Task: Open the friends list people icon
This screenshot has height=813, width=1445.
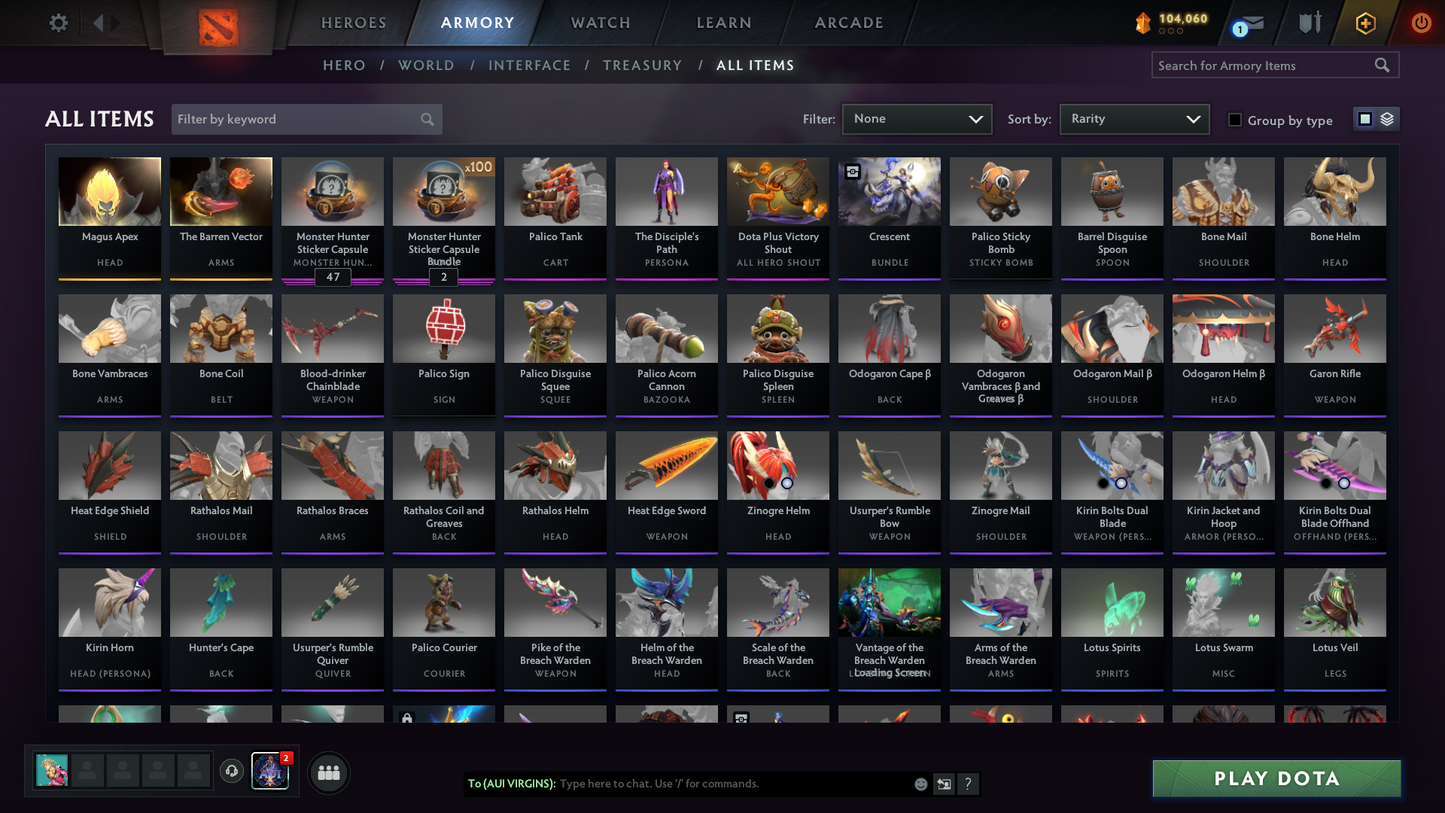Action: pyautogui.click(x=328, y=771)
